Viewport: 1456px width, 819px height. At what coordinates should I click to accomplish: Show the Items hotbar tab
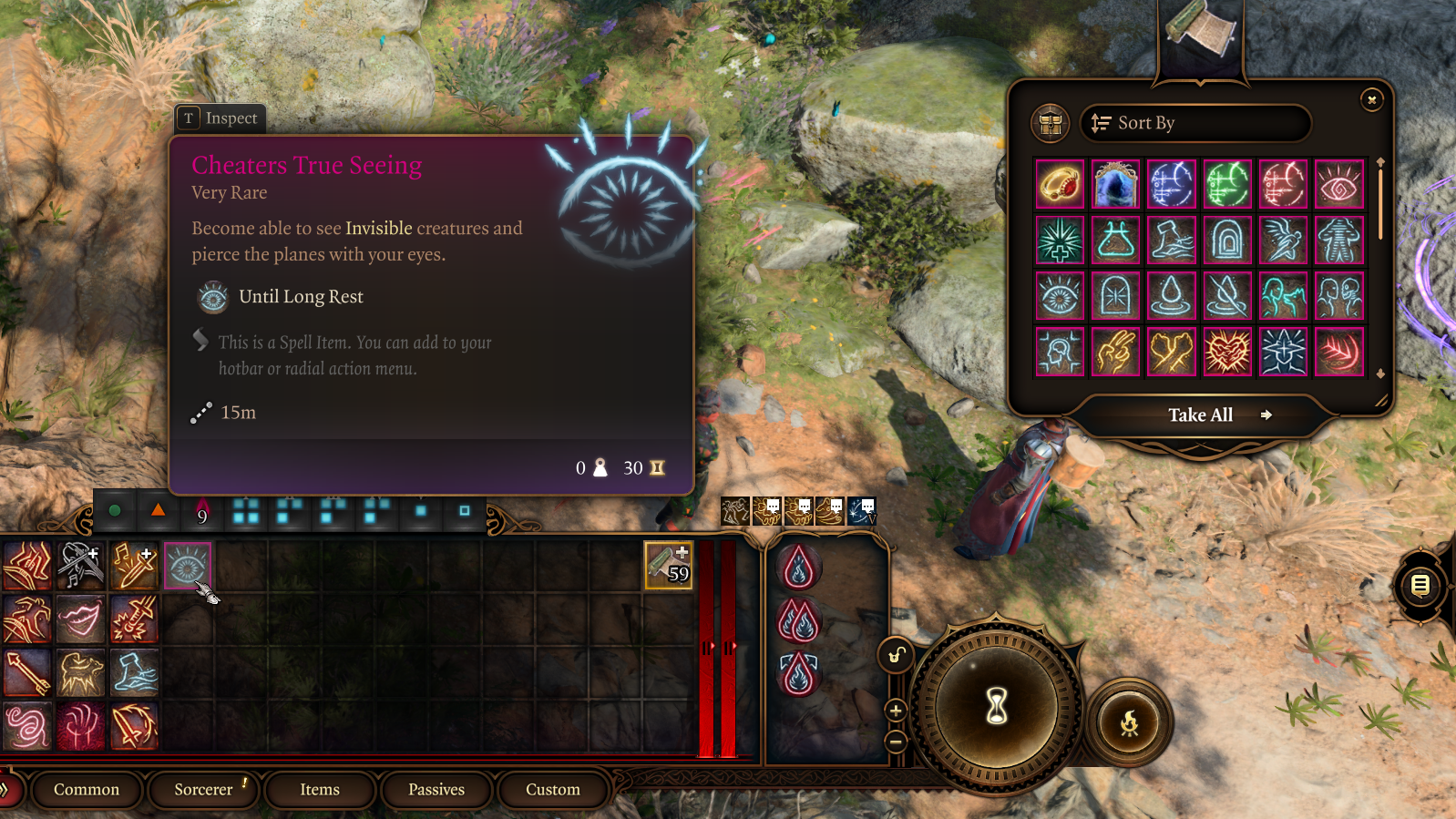pos(320,790)
